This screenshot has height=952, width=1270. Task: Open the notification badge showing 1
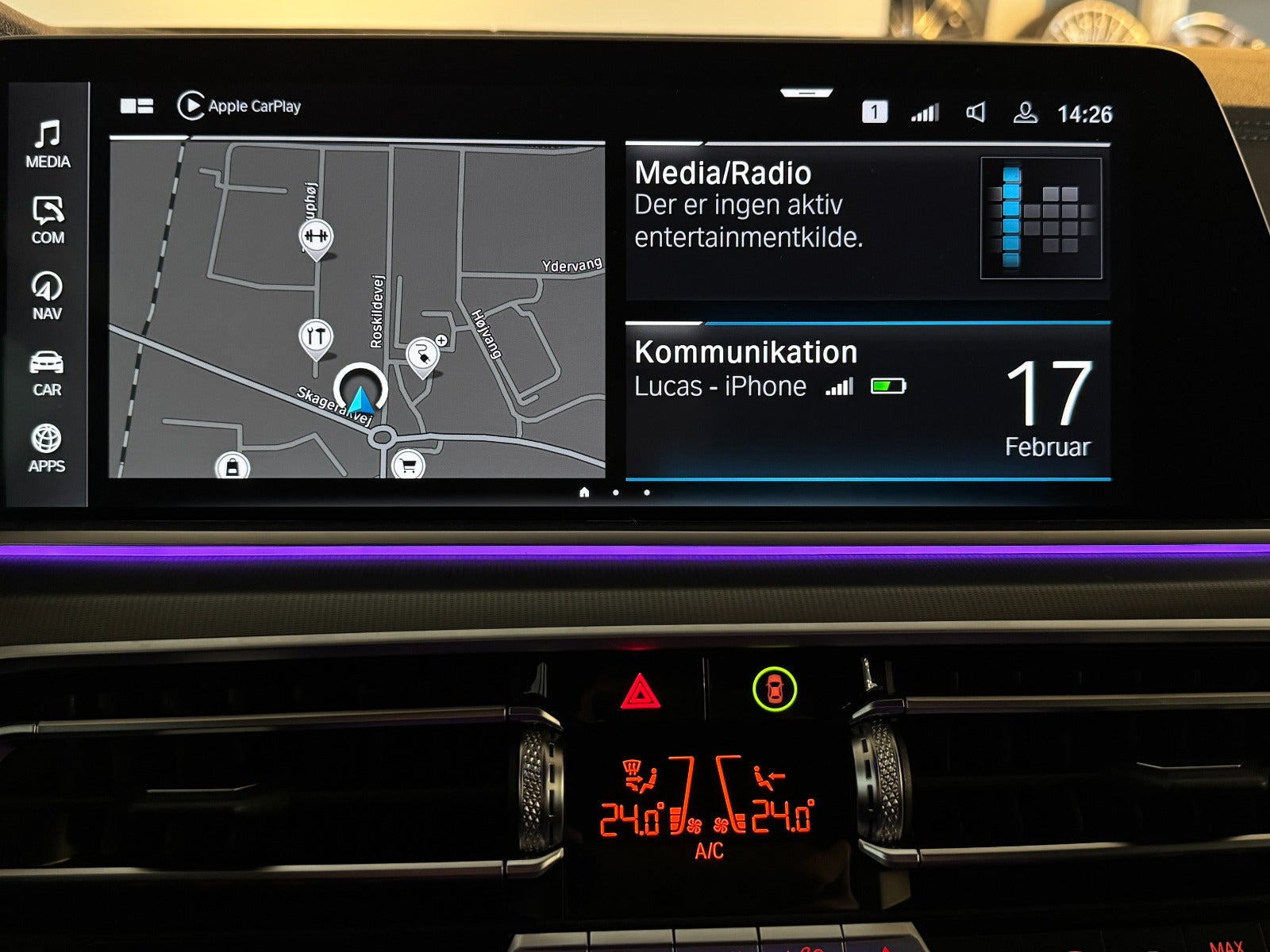pyautogui.click(x=874, y=113)
